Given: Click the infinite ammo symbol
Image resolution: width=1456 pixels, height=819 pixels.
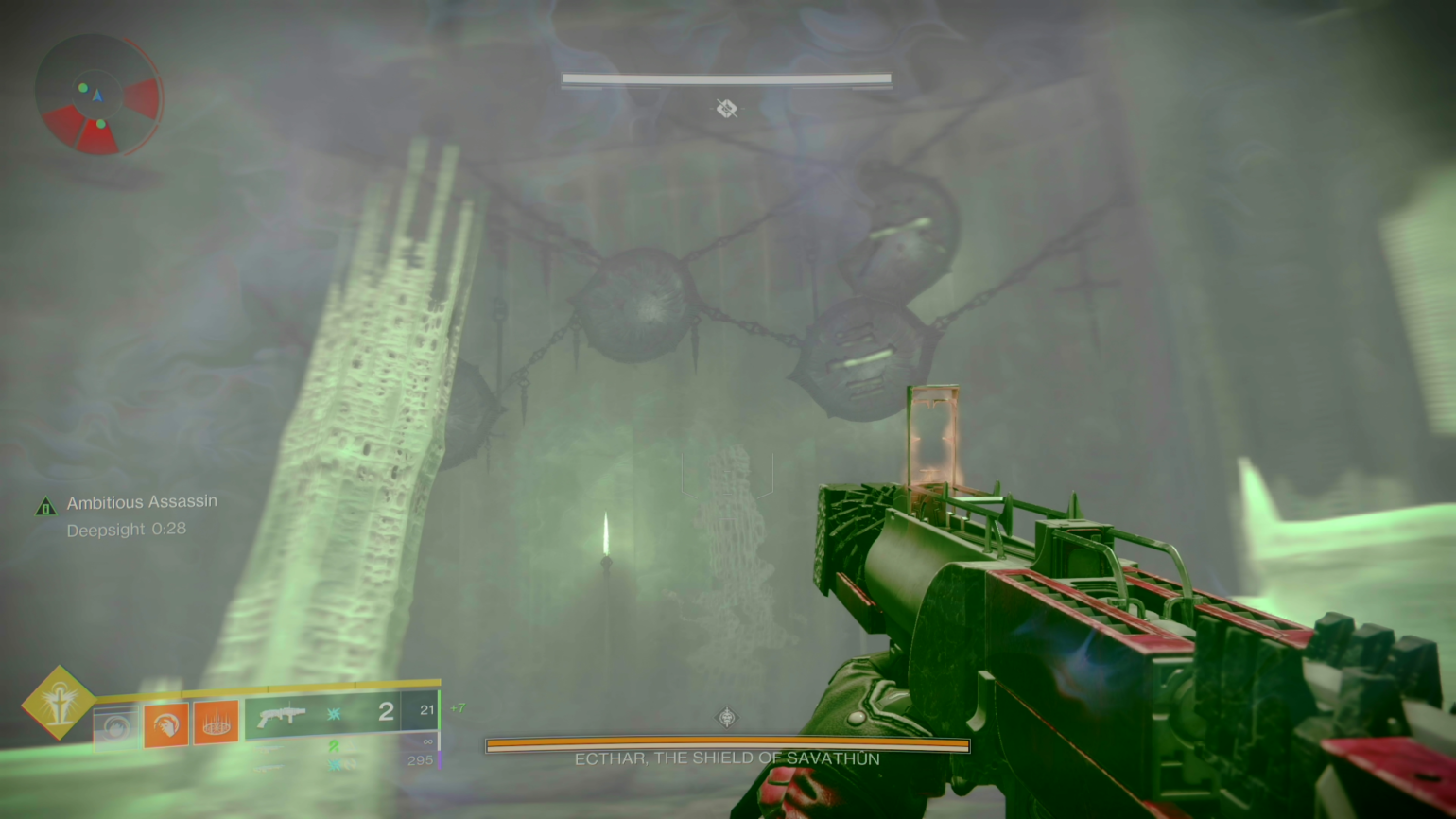Looking at the screenshot, I should tap(430, 741).
